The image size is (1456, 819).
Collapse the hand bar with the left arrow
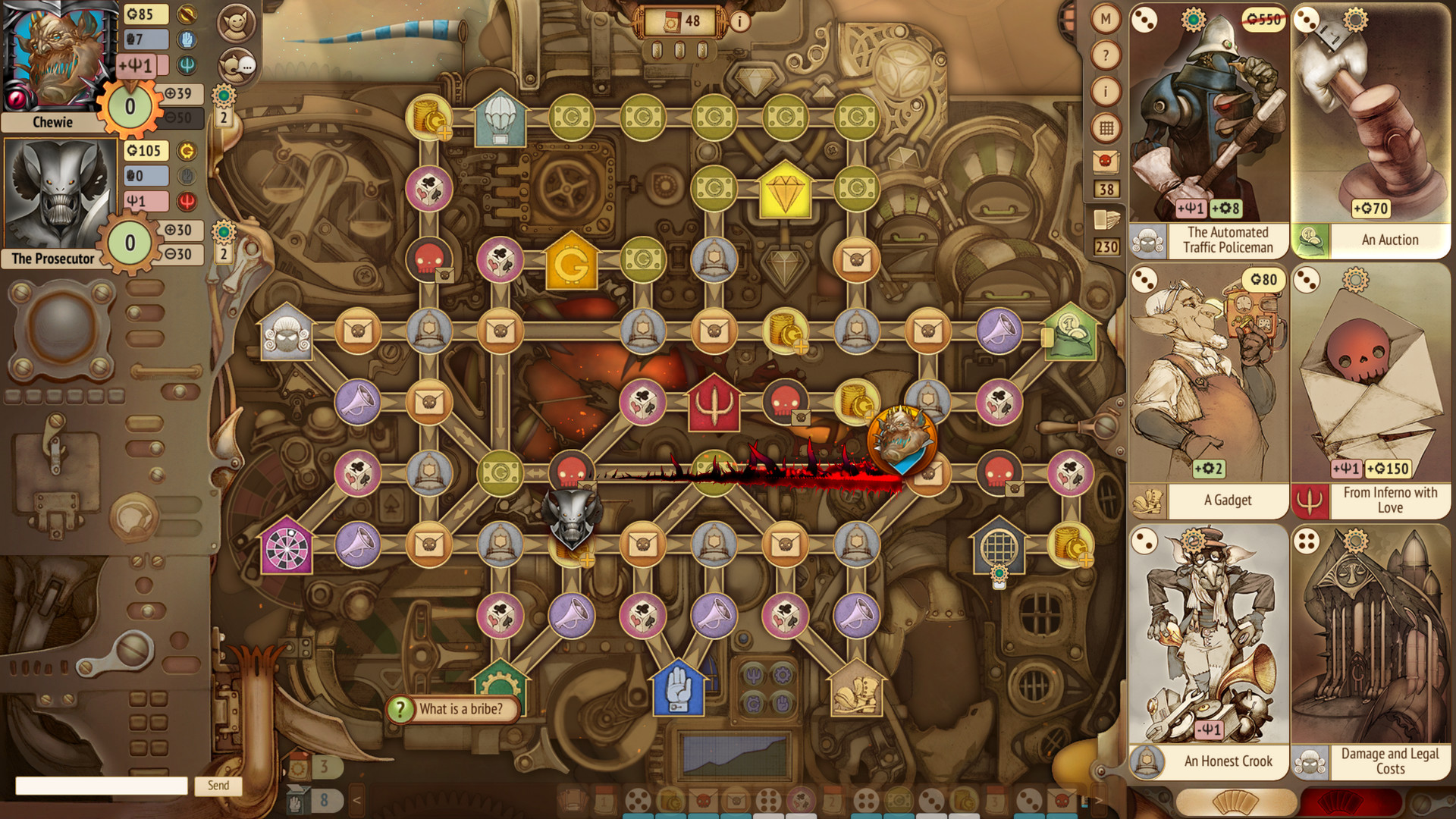(x=356, y=799)
